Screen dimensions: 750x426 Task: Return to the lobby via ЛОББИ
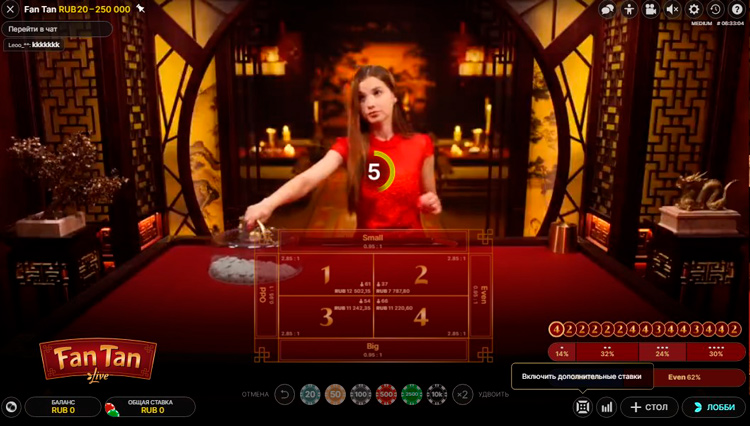(x=714, y=407)
